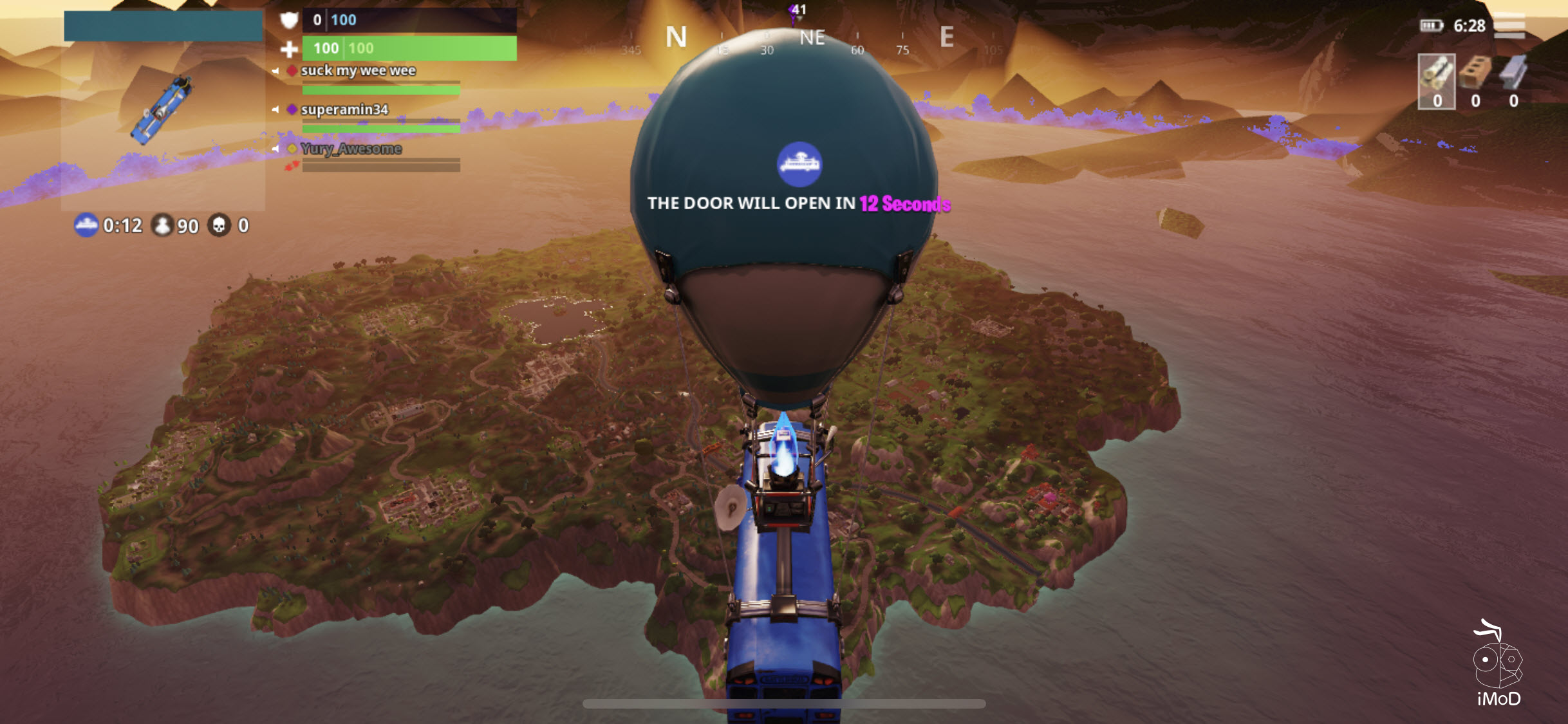Click the shield icon next to the shield bar
Viewport: 1568px width, 724px height.
click(290, 20)
